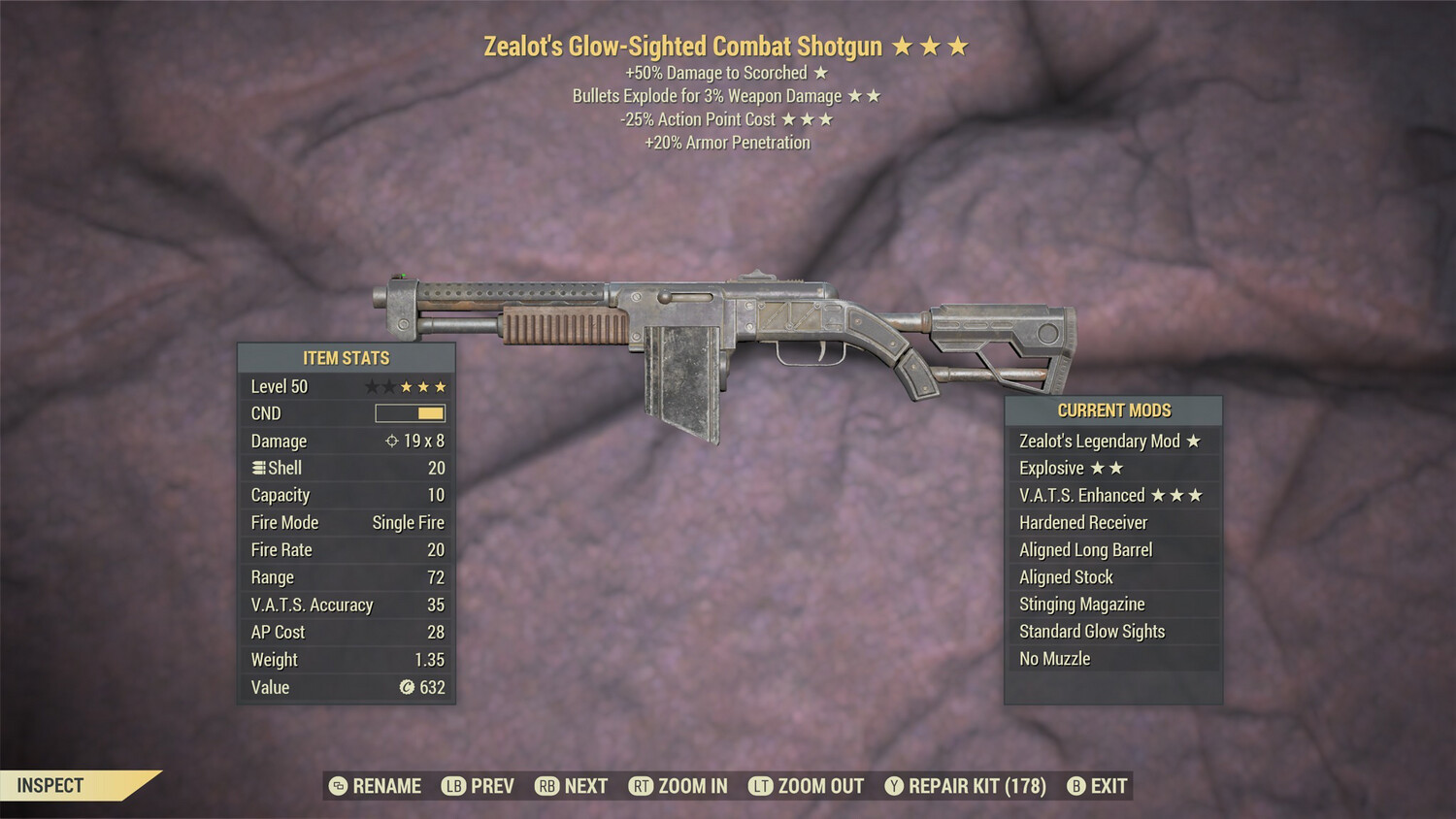Click REPAIR KIT (178) at the bottom

pyautogui.click(x=975, y=786)
